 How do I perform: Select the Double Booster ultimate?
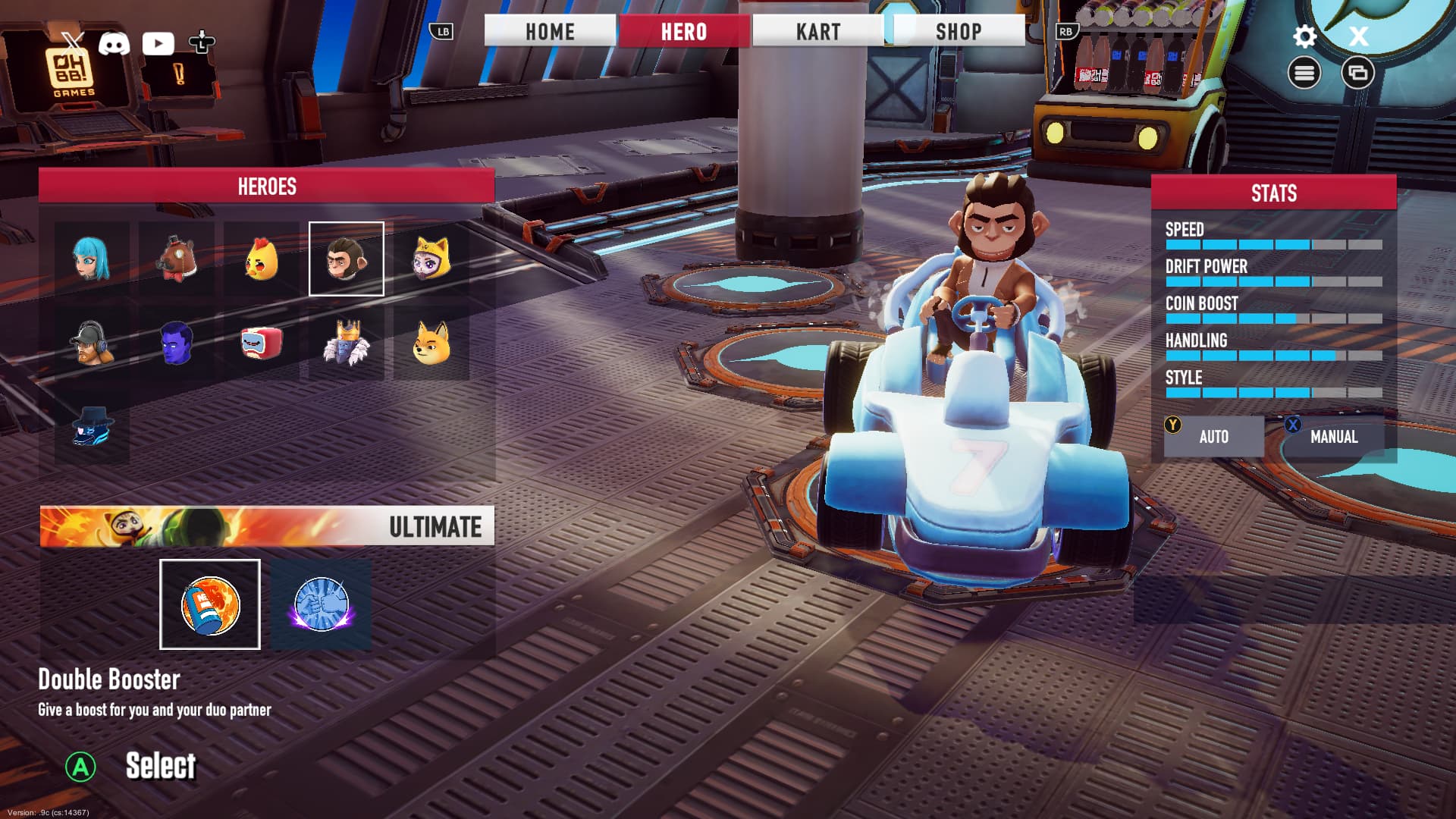[x=210, y=604]
